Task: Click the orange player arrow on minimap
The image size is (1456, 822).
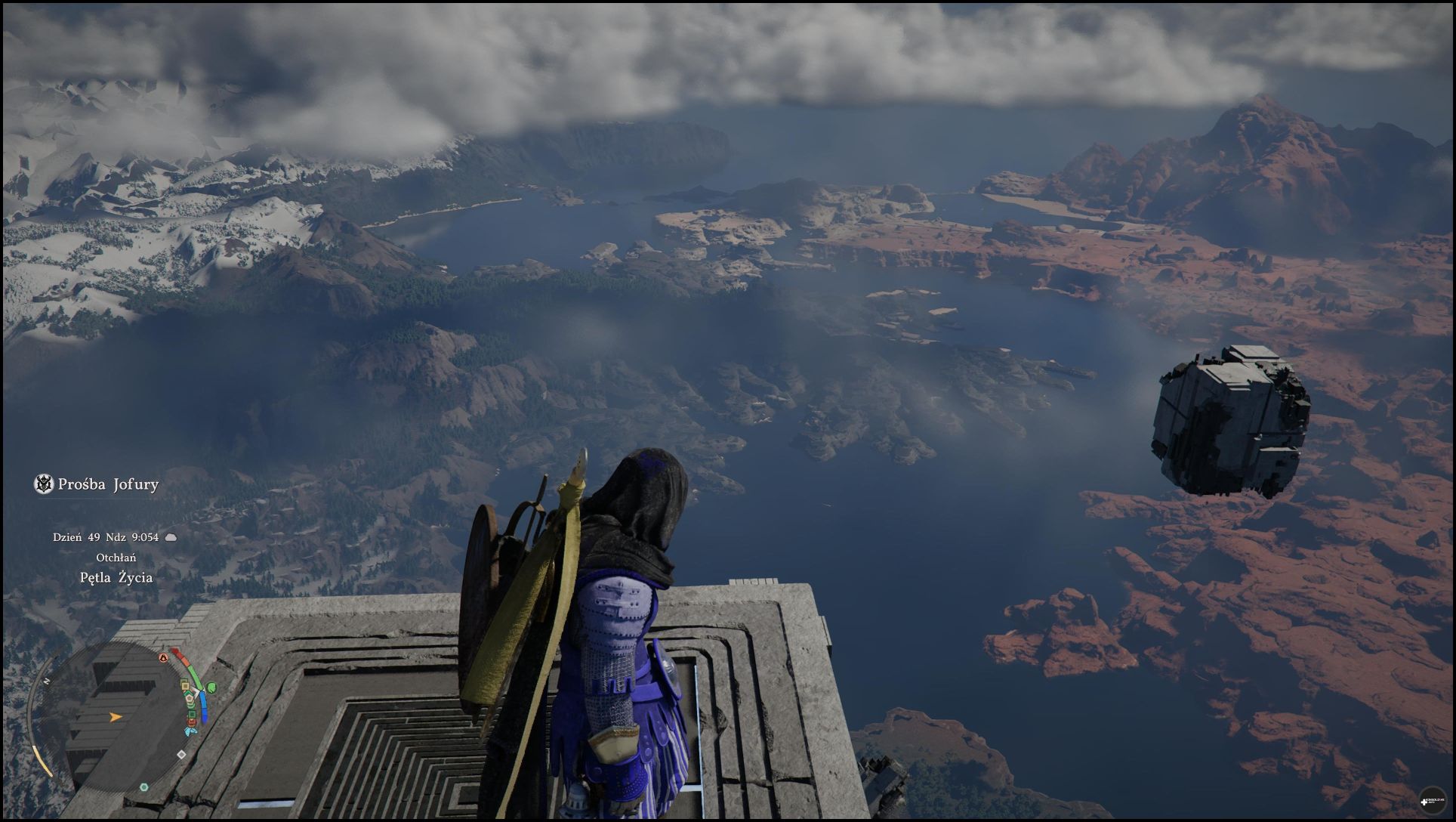Action: [x=116, y=716]
